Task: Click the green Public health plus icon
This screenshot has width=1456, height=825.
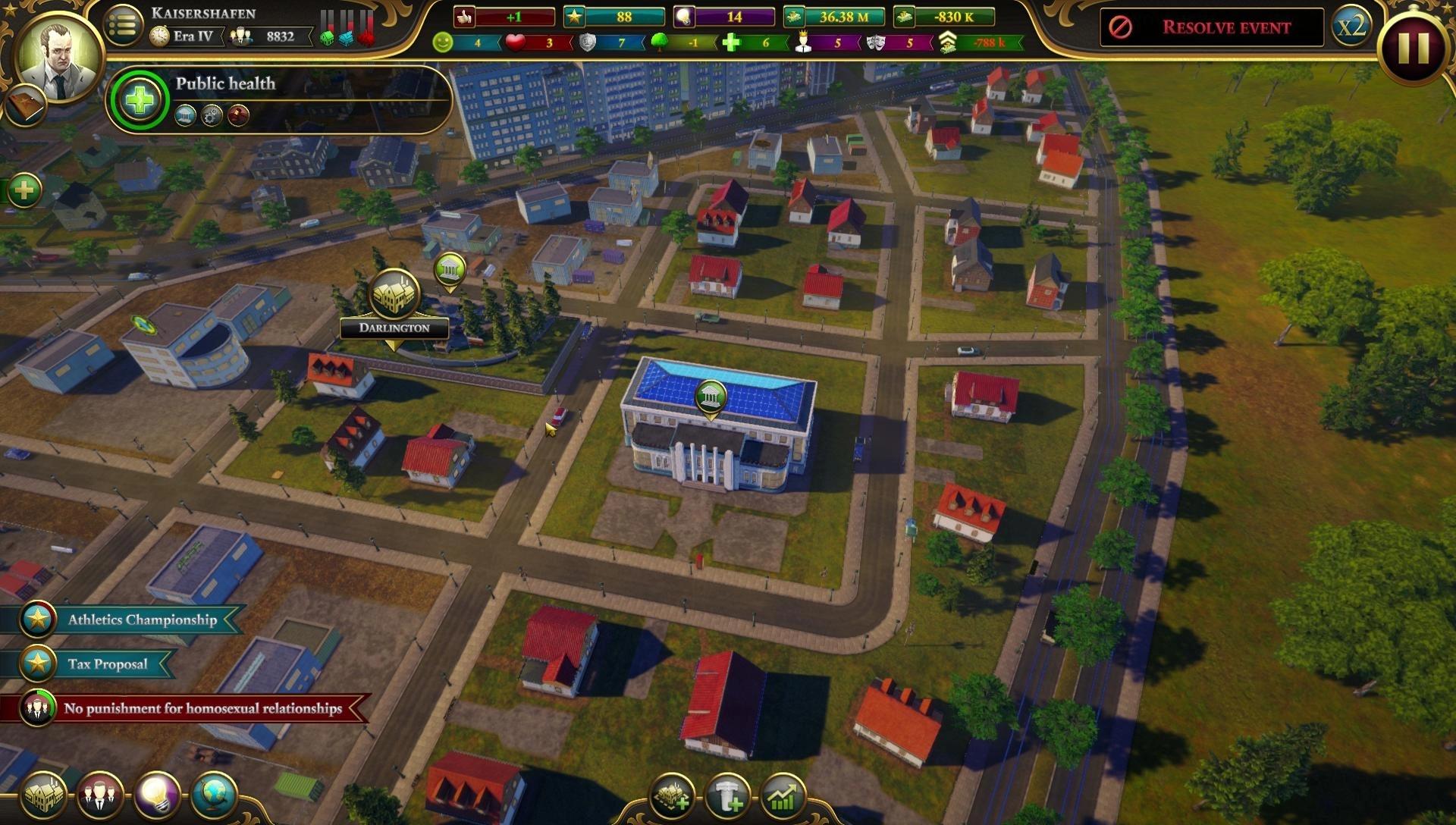Action: pyautogui.click(x=139, y=99)
